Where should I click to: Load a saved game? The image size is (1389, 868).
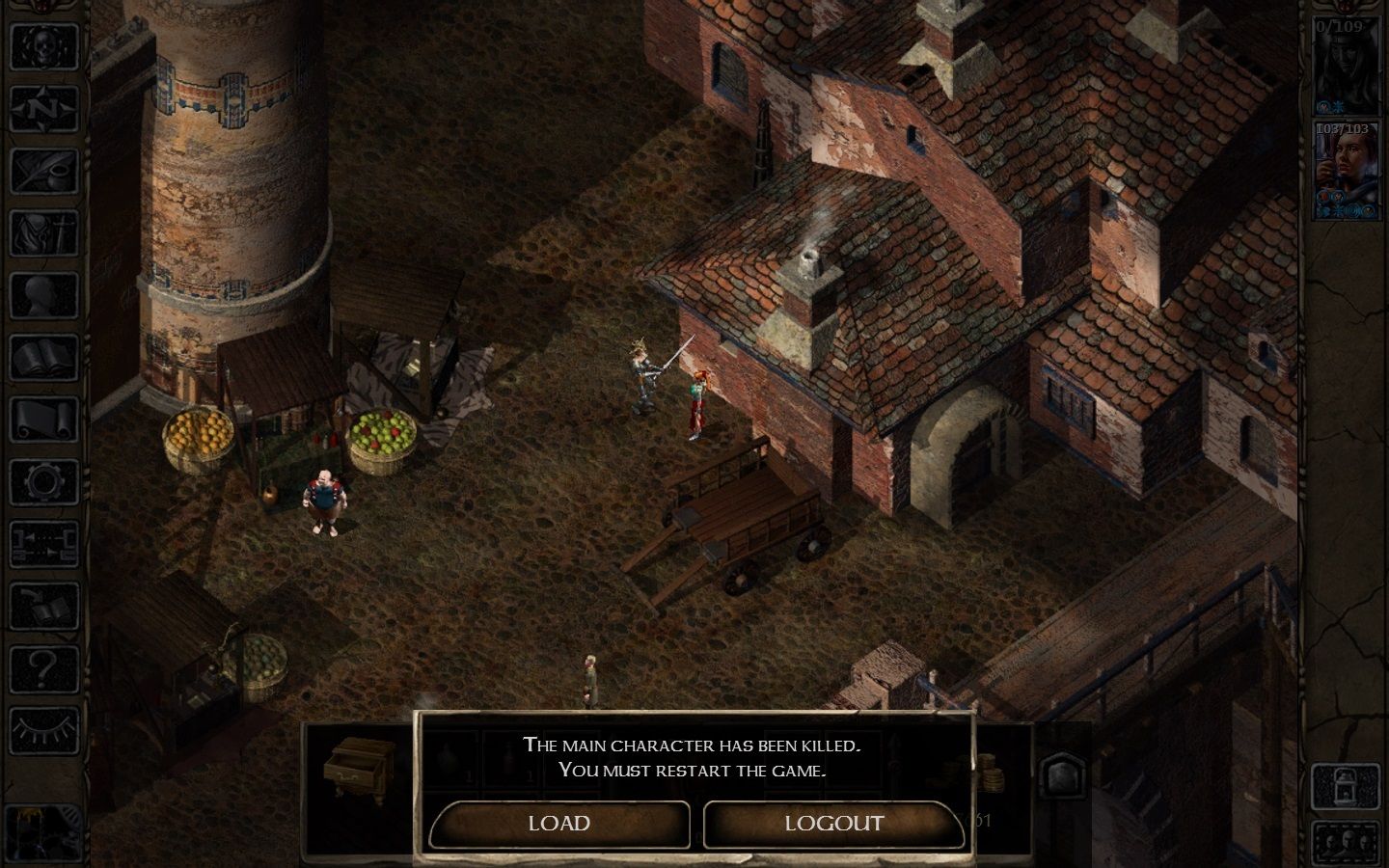coord(559,824)
